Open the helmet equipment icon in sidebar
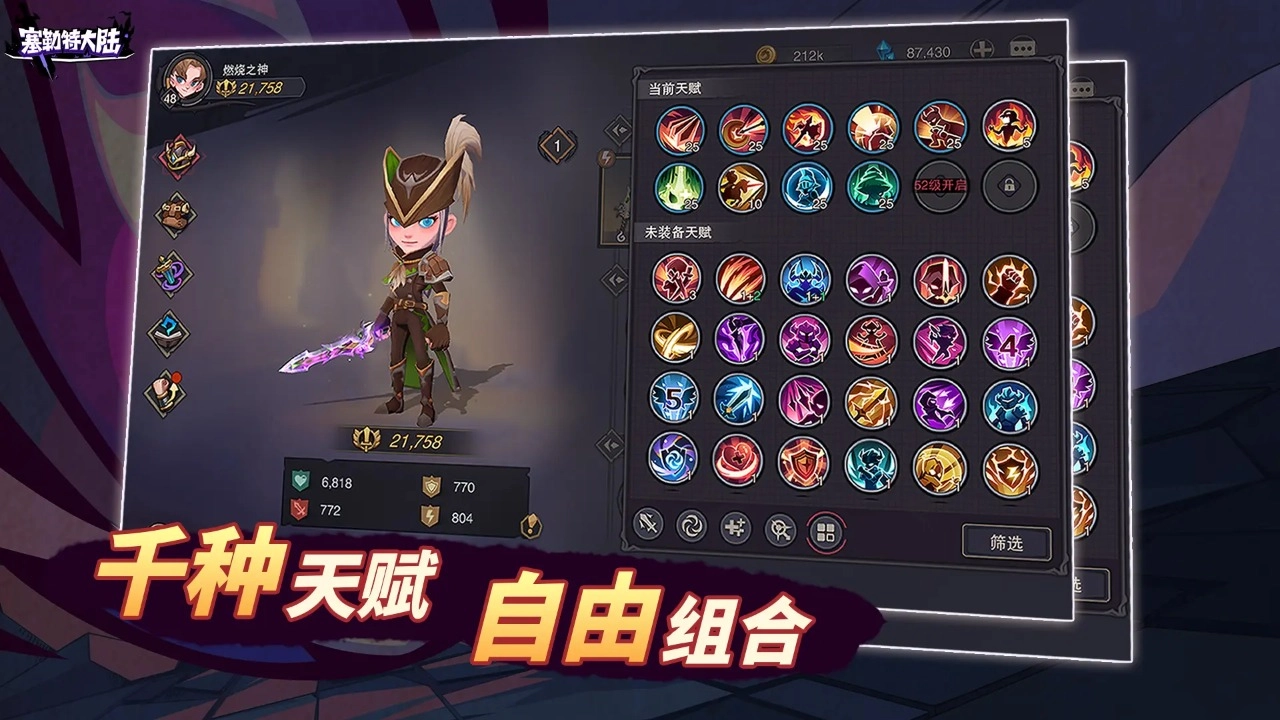This screenshot has width=1280, height=720. 178,158
